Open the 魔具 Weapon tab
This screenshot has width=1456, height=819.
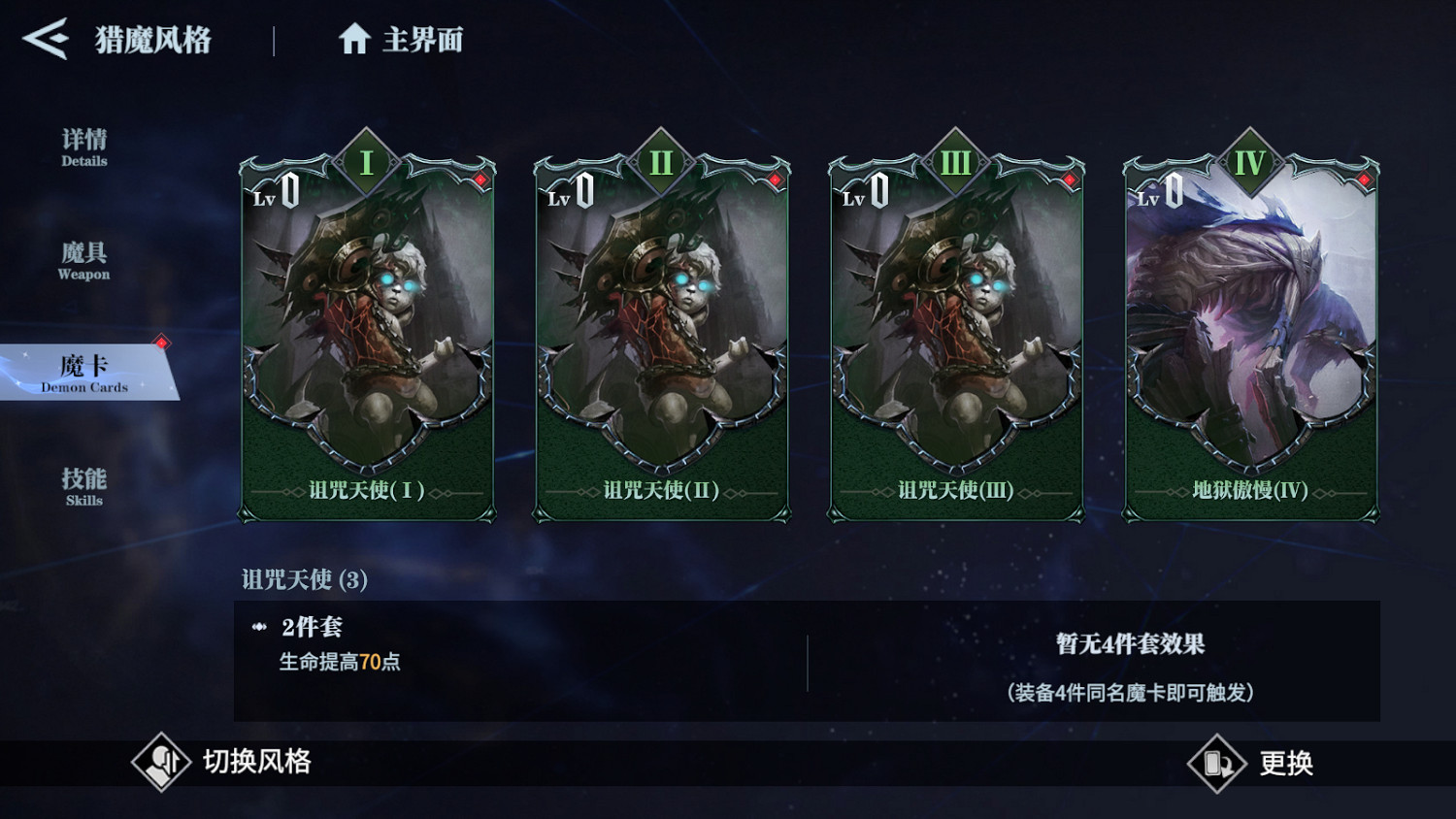(x=83, y=262)
